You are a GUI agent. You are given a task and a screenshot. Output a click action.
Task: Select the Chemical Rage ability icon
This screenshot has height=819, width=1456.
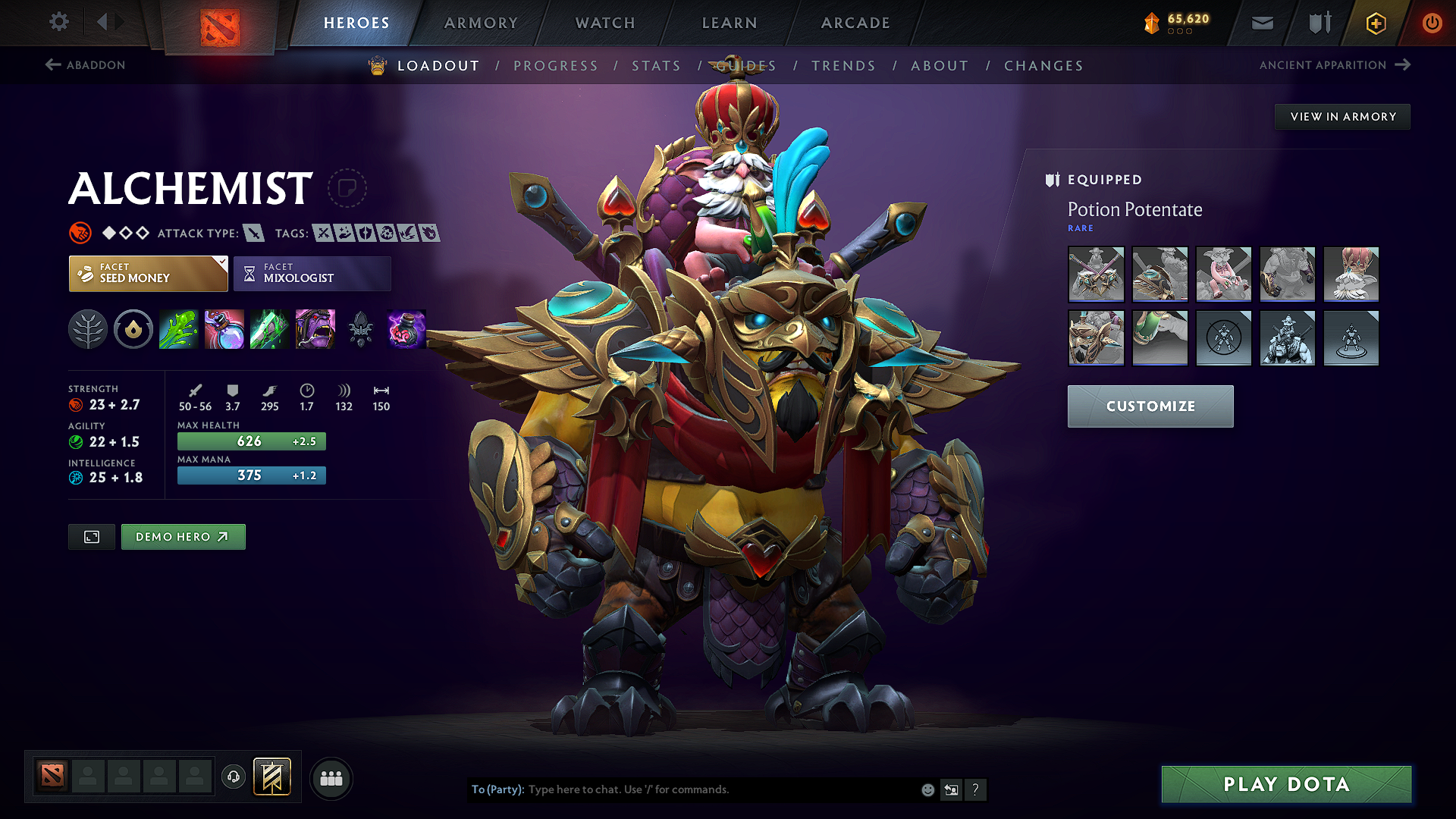click(x=315, y=329)
